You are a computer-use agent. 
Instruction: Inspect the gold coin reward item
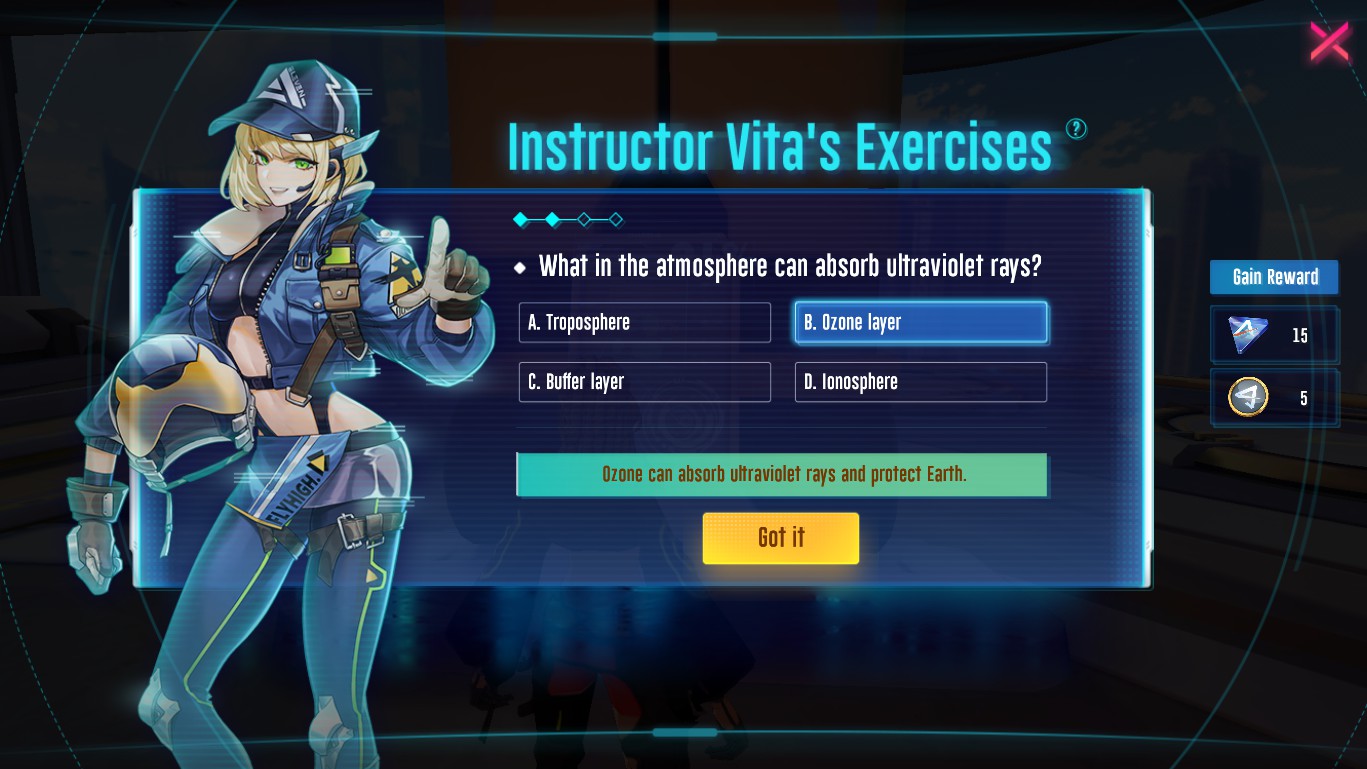point(1247,398)
